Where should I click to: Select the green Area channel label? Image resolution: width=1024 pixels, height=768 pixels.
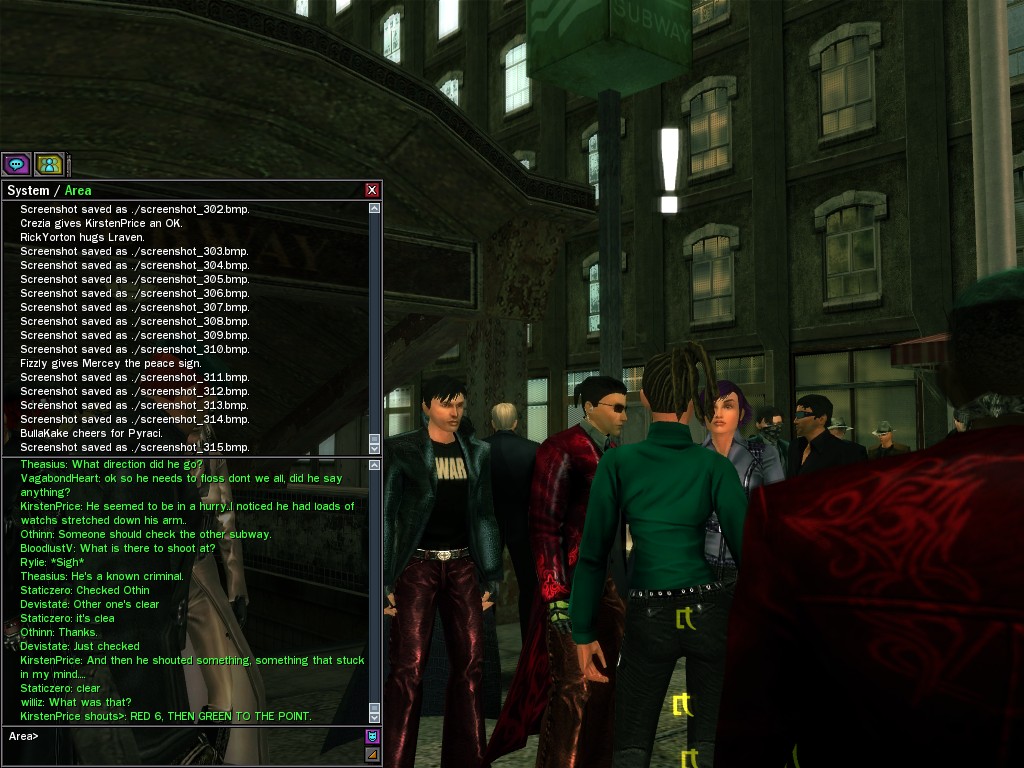78,190
